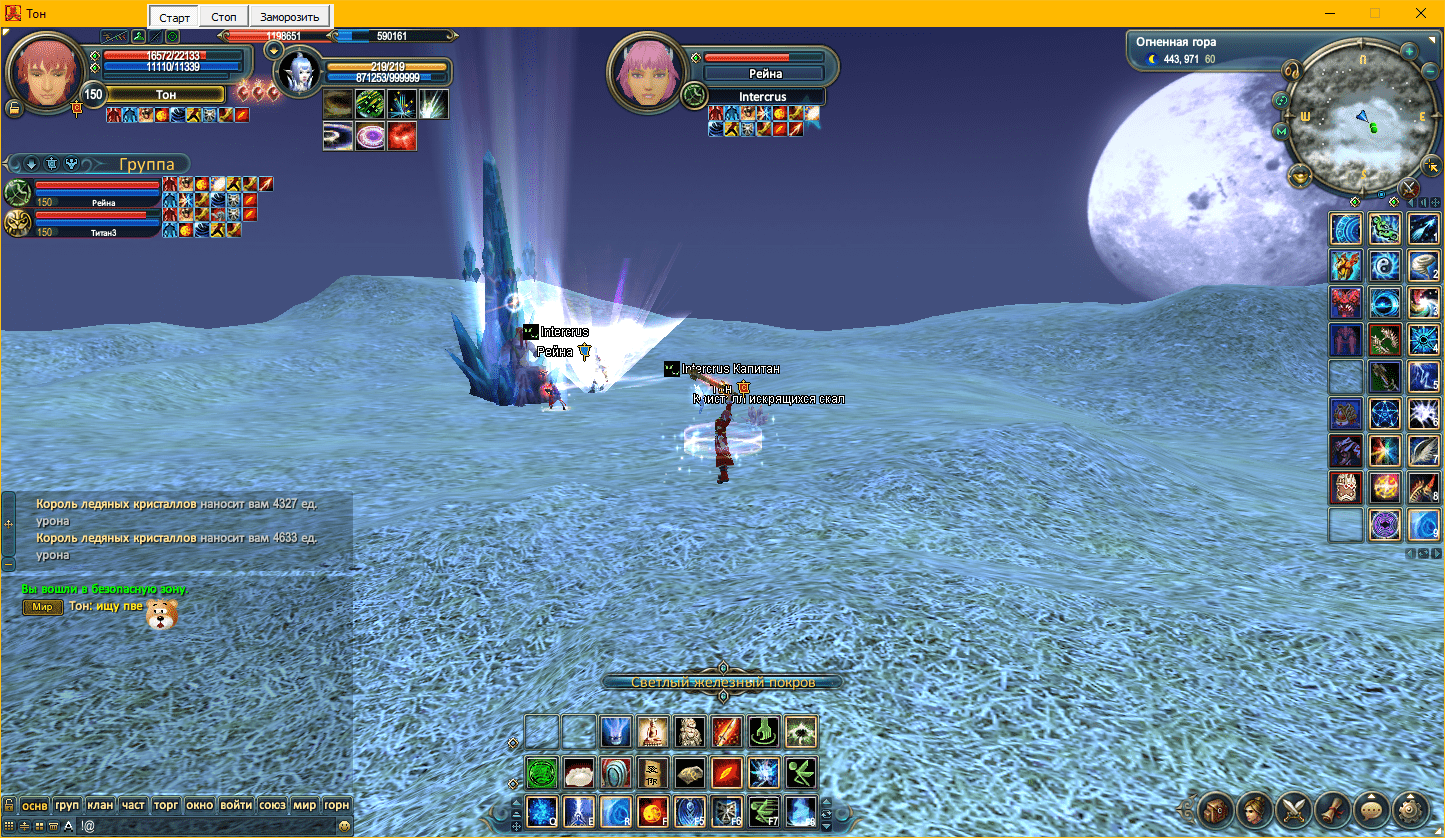Click the Заморозить button

point(289,17)
